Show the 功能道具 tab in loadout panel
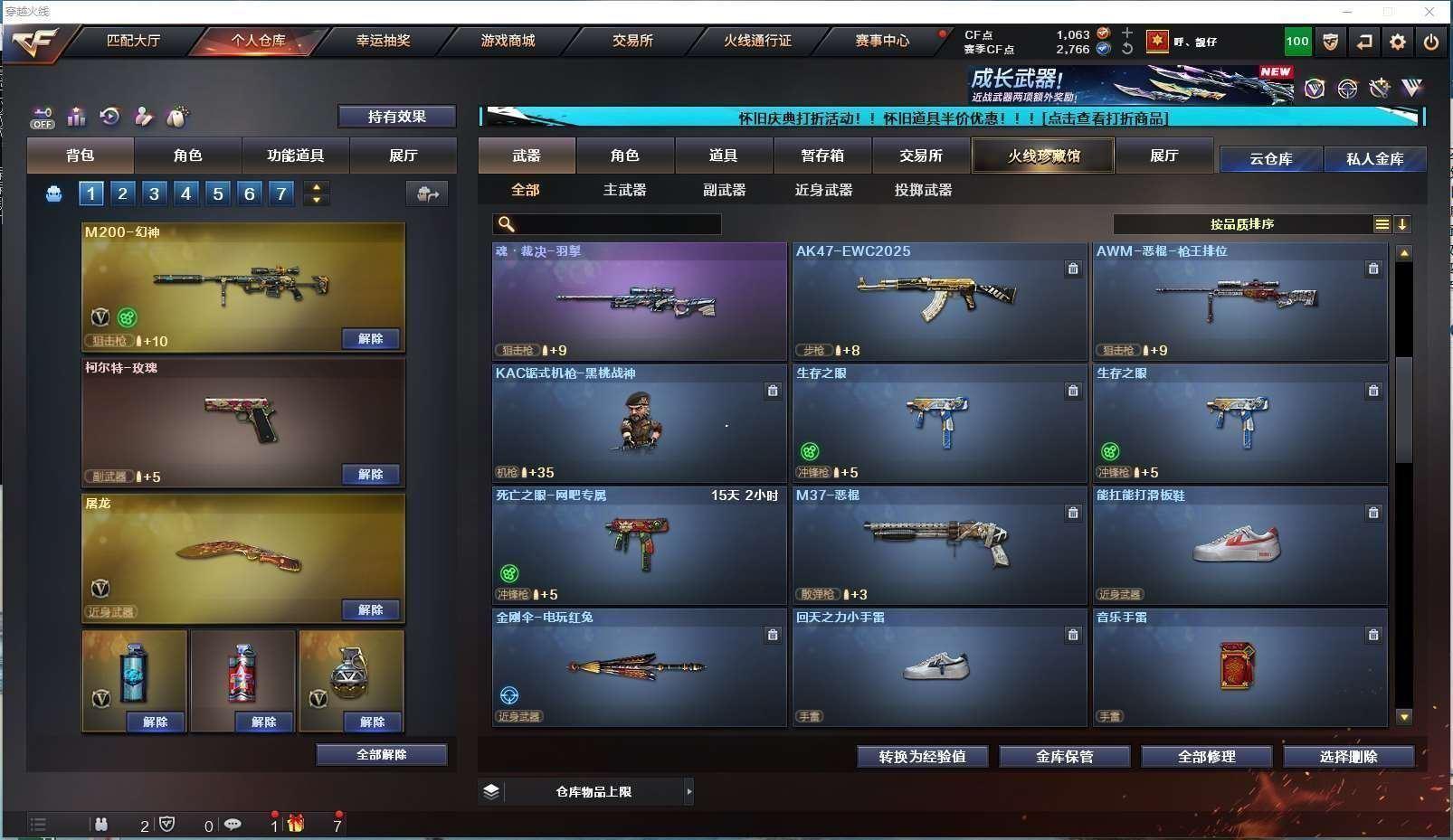The width and height of the screenshot is (1453, 840). point(295,156)
